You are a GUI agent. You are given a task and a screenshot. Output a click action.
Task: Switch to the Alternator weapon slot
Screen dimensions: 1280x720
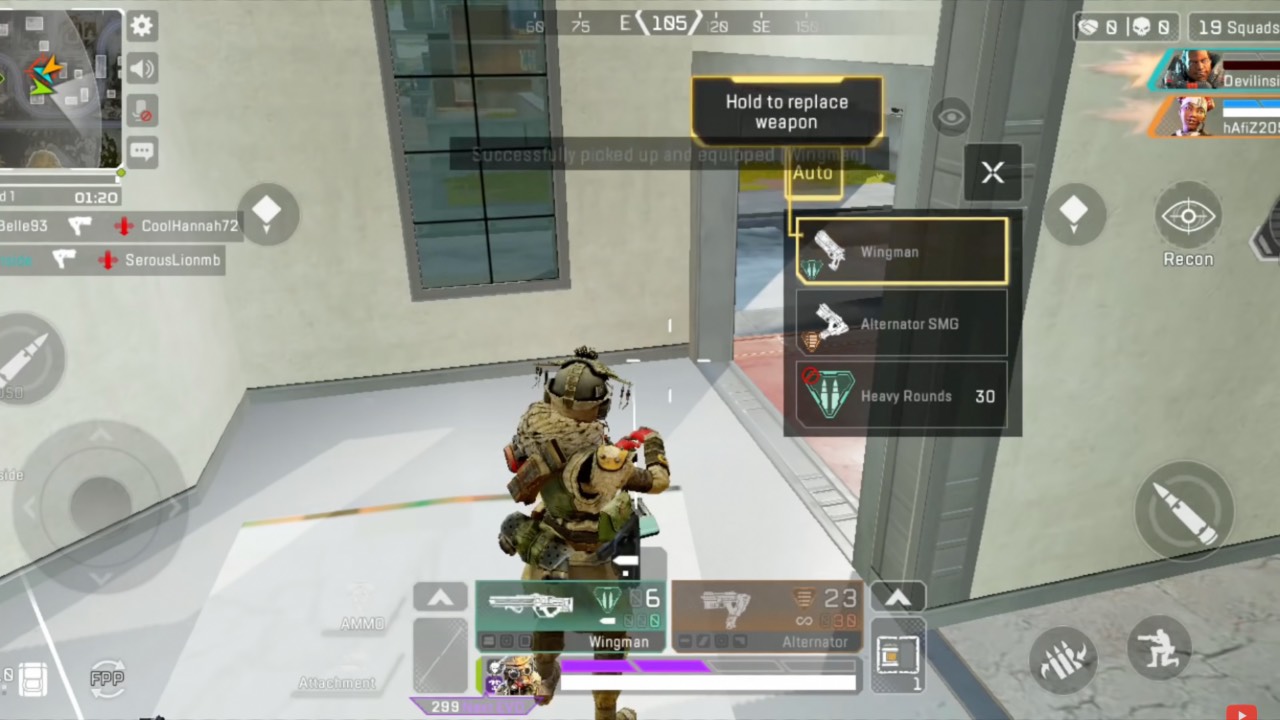(767, 614)
